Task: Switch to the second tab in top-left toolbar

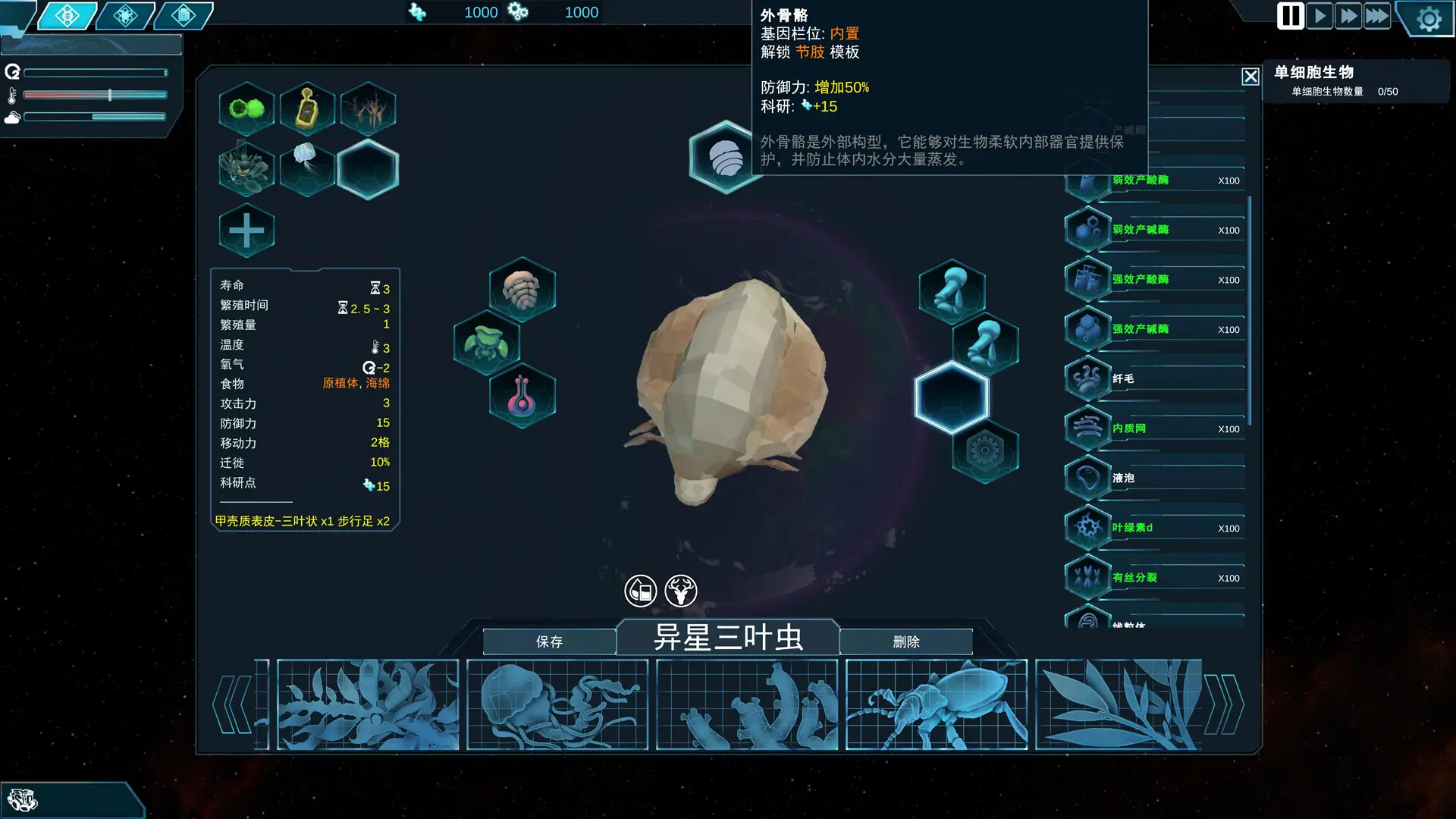Action: tap(124, 14)
